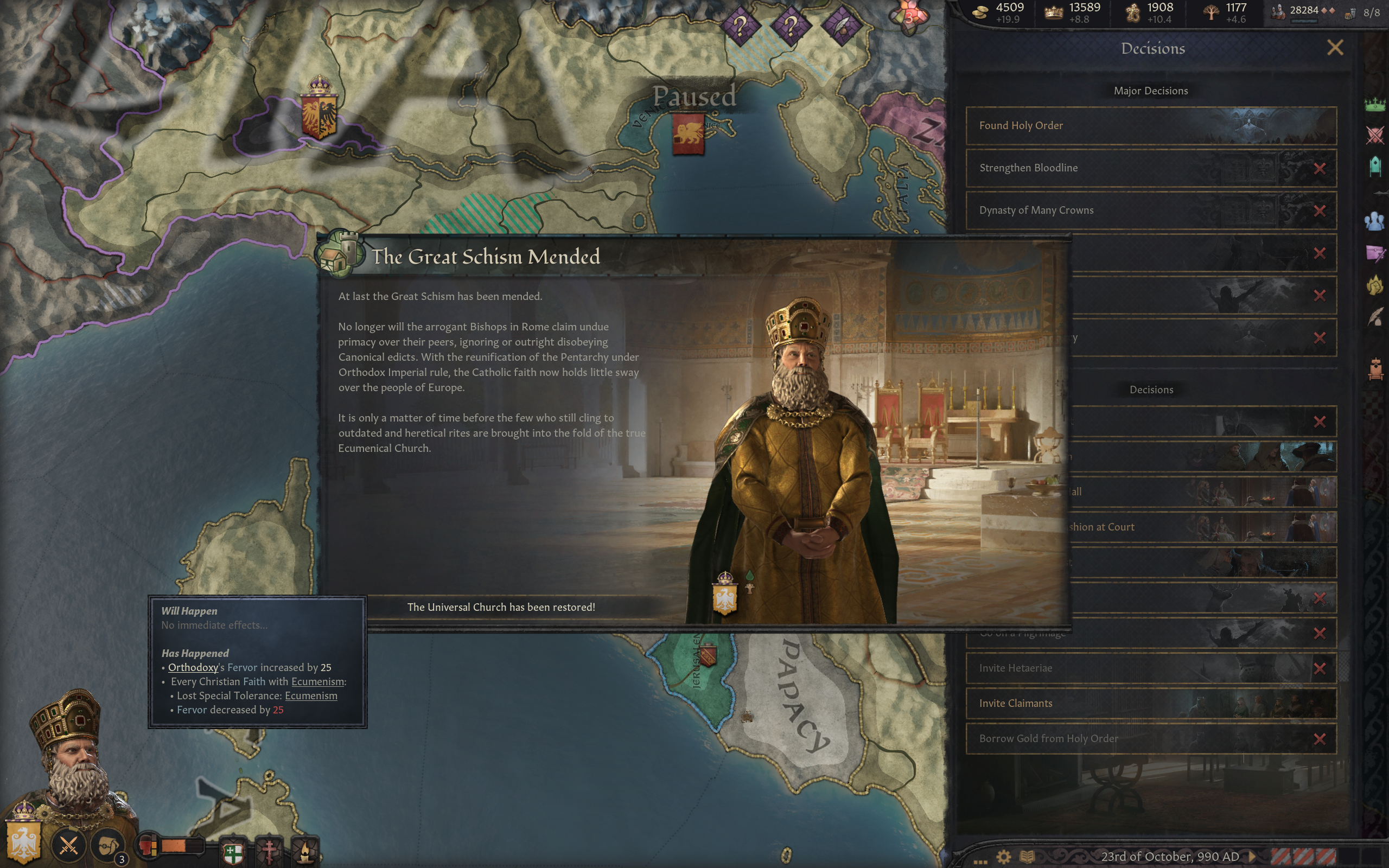Close the Decisions panel
Image resolution: width=1389 pixels, height=868 pixels.
tap(1335, 48)
